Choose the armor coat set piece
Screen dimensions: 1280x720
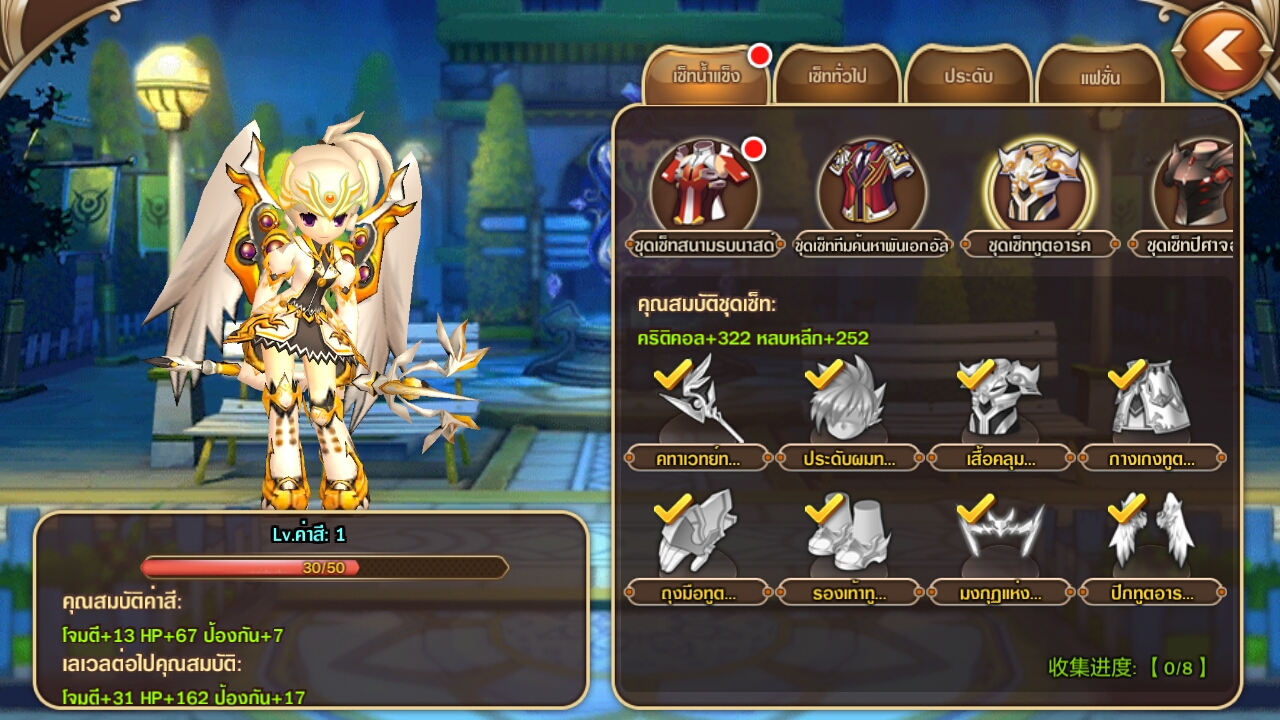point(1001,402)
